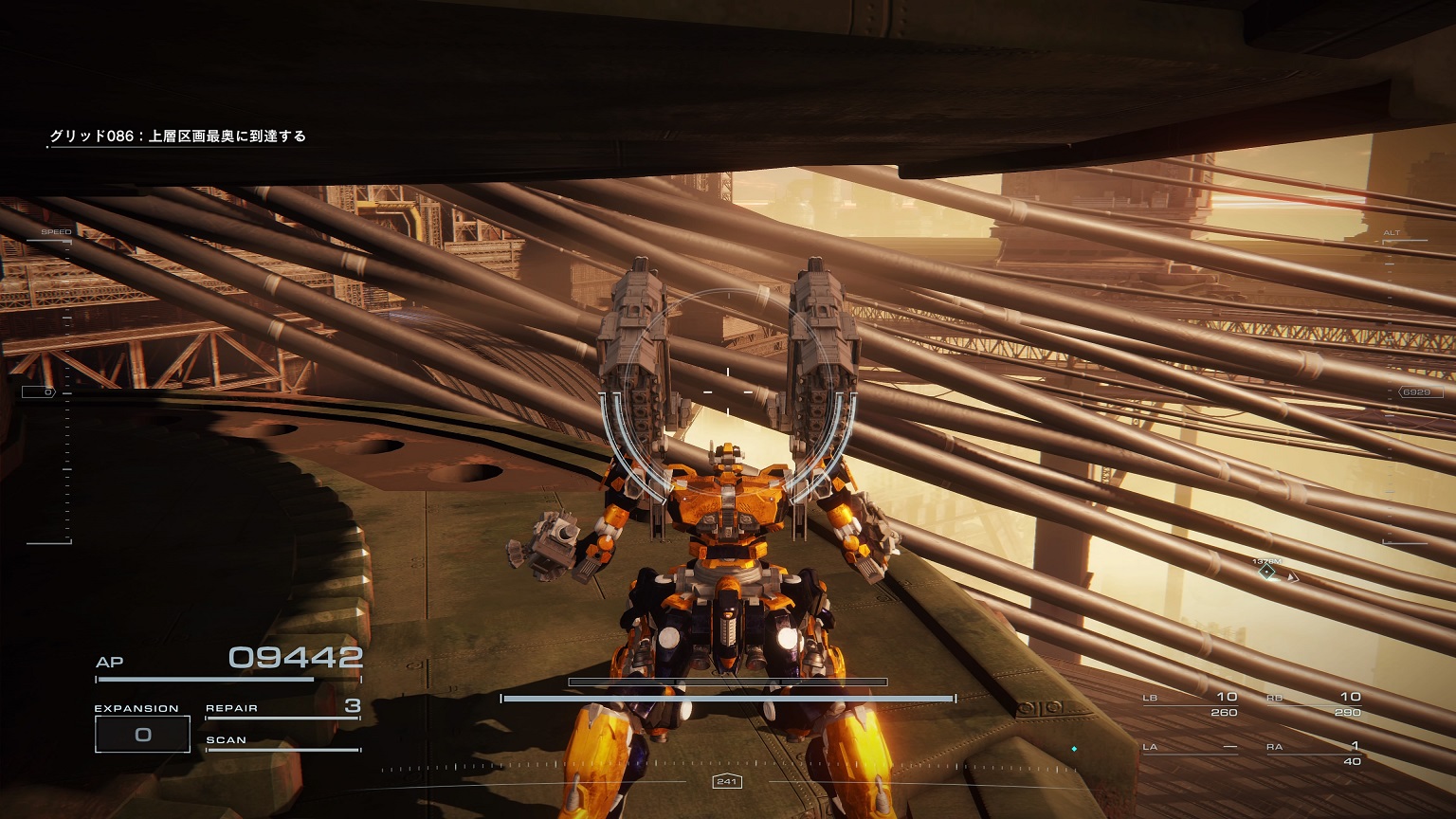The width and height of the screenshot is (1456, 819).
Task: Click the diamond waypoint distance marker
Action: (1267, 572)
